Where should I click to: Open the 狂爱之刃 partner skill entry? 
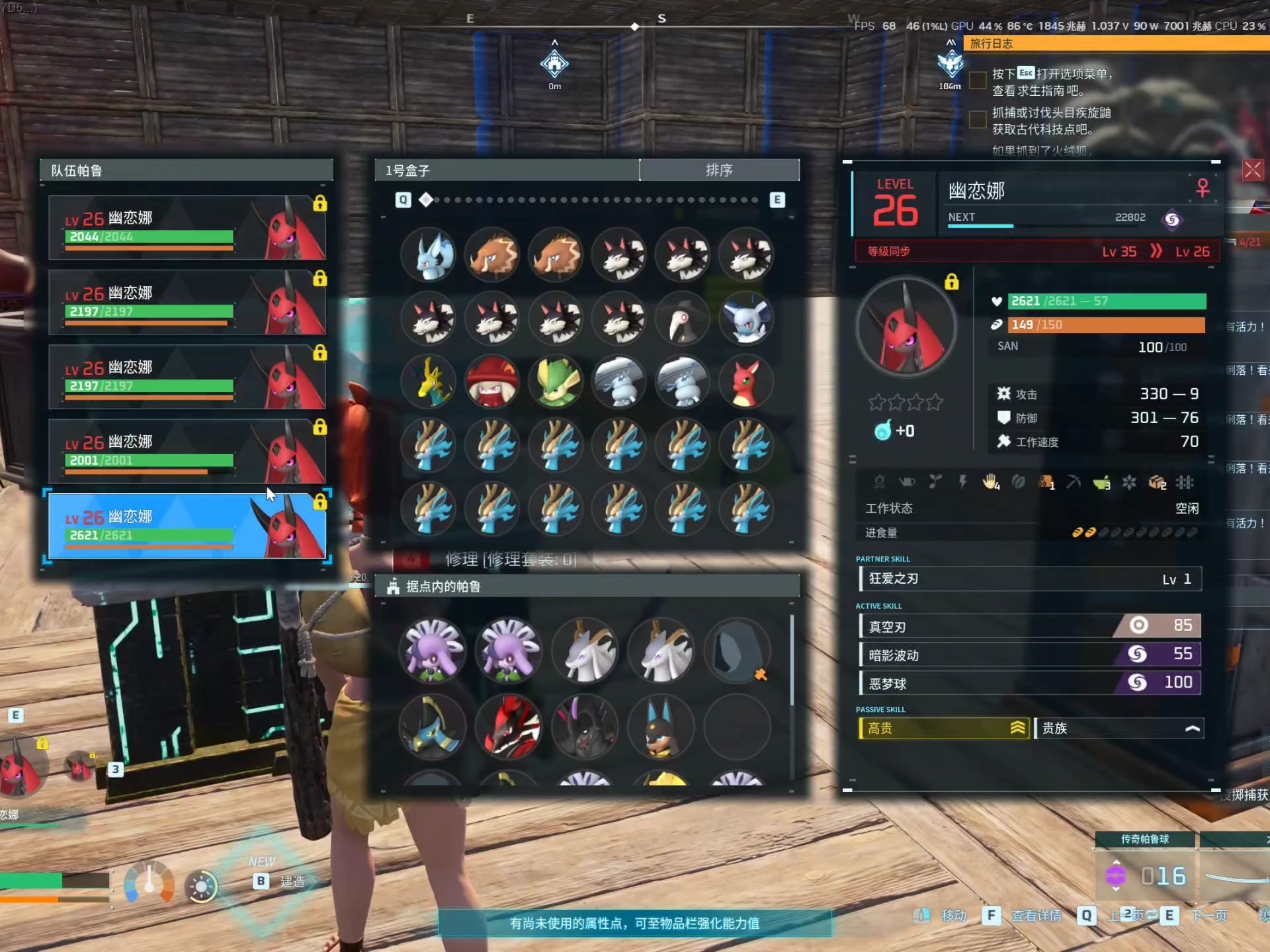pyautogui.click(x=1029, y=579)
